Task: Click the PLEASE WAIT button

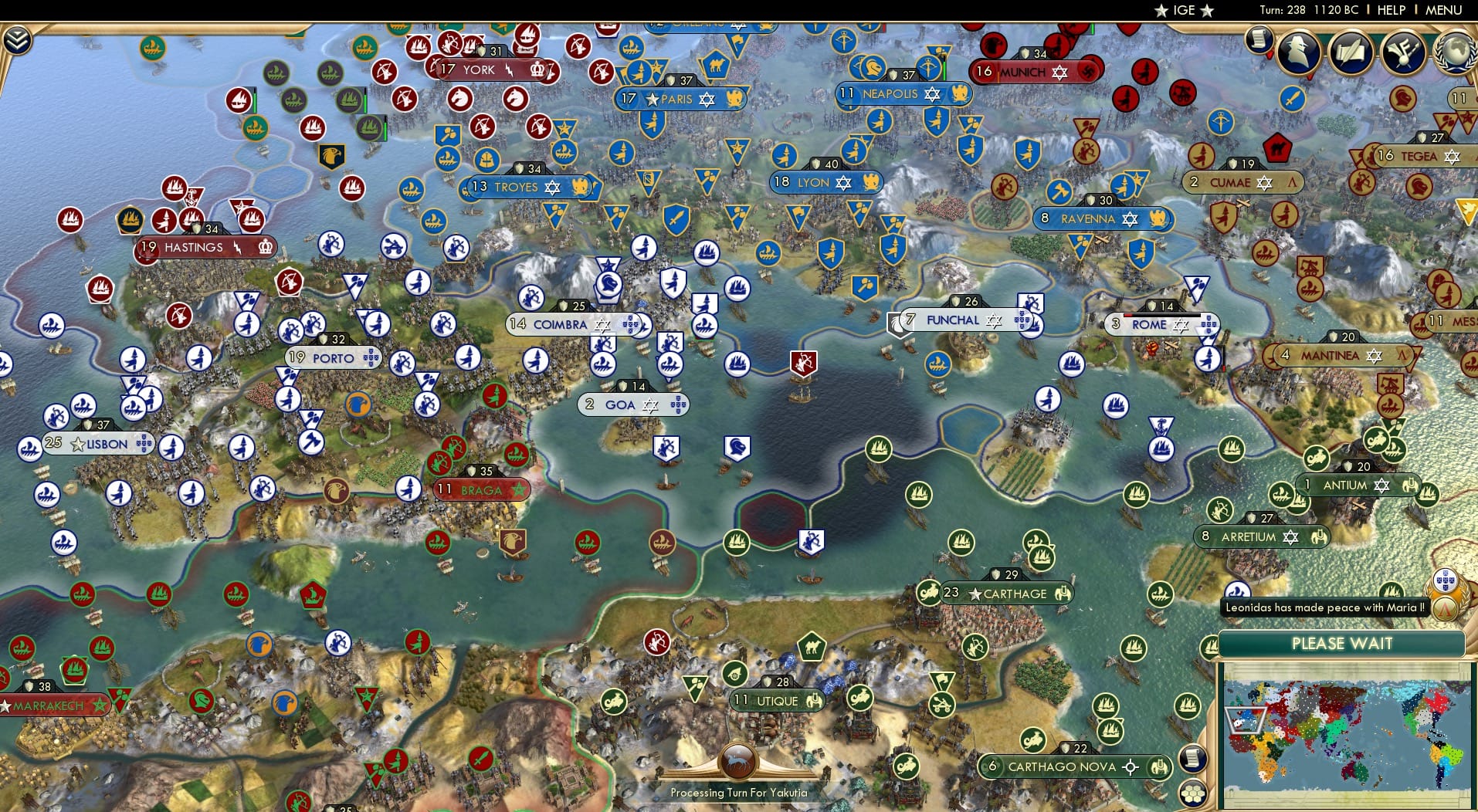Action: (x=1345, y=644)
